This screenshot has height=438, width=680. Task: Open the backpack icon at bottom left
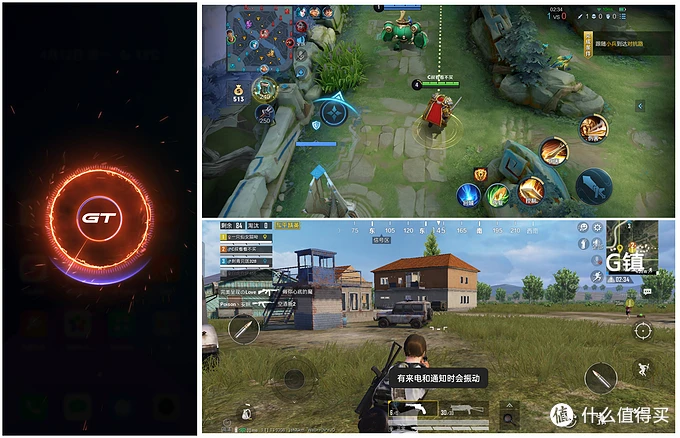coord(245,413)
